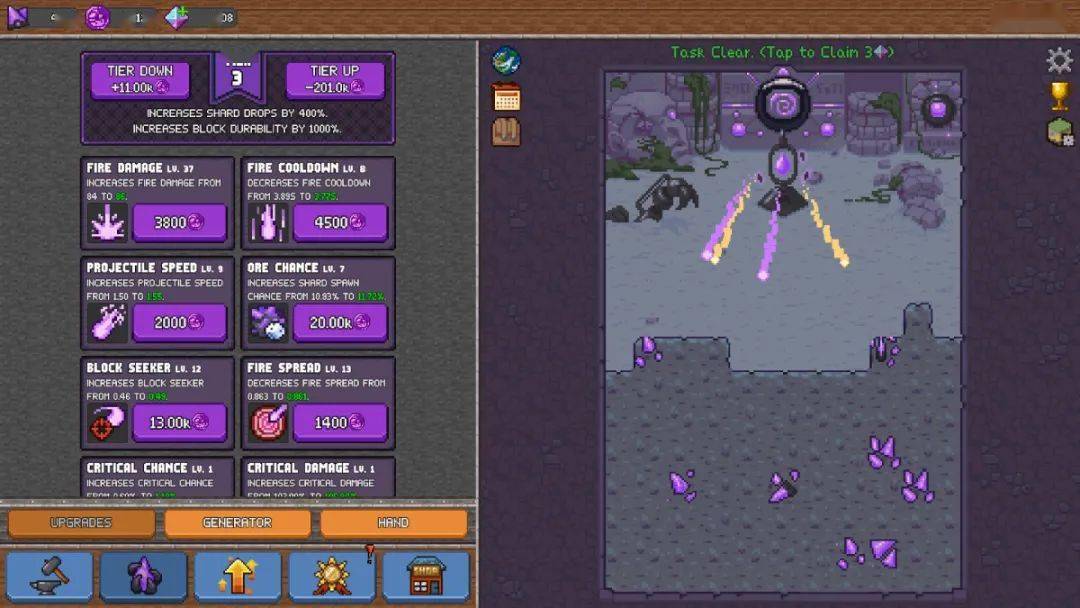Select the Hand tab
Screen dimensions: 1080x608
(x=393, y=522)
